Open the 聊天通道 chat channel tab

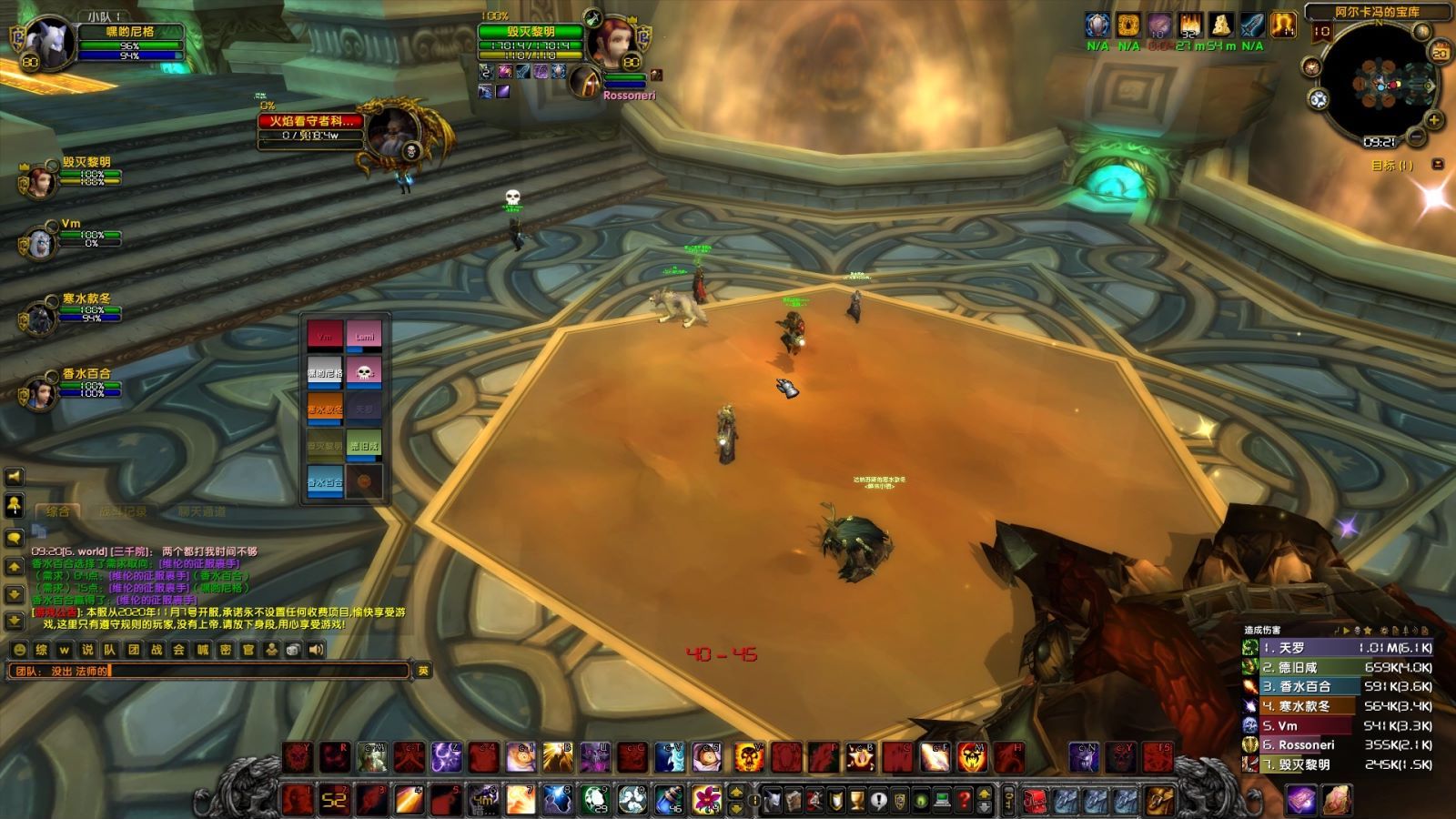pos(201,511)
